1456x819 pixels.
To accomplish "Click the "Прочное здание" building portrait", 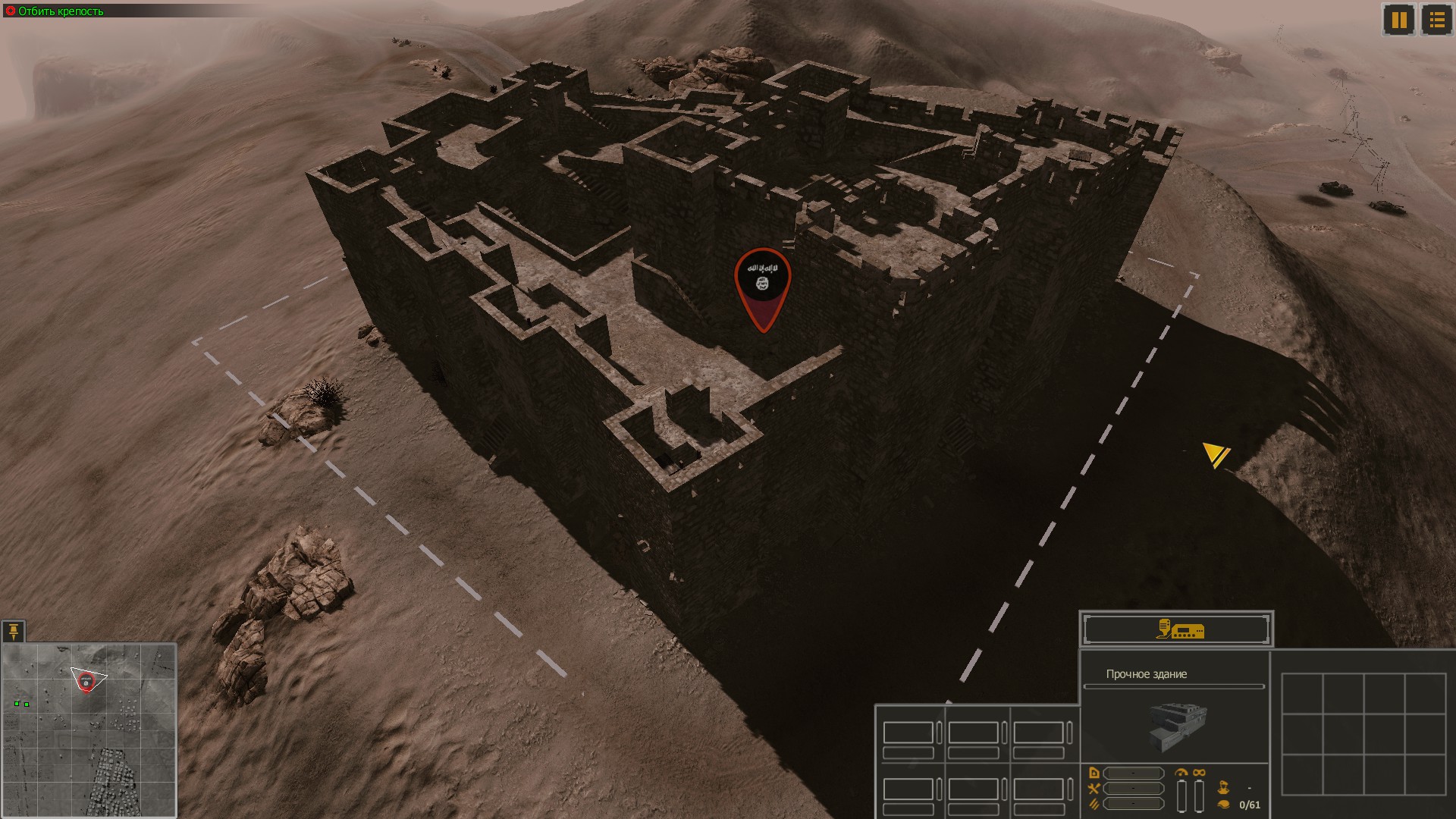I will [x=1177, y=726].
